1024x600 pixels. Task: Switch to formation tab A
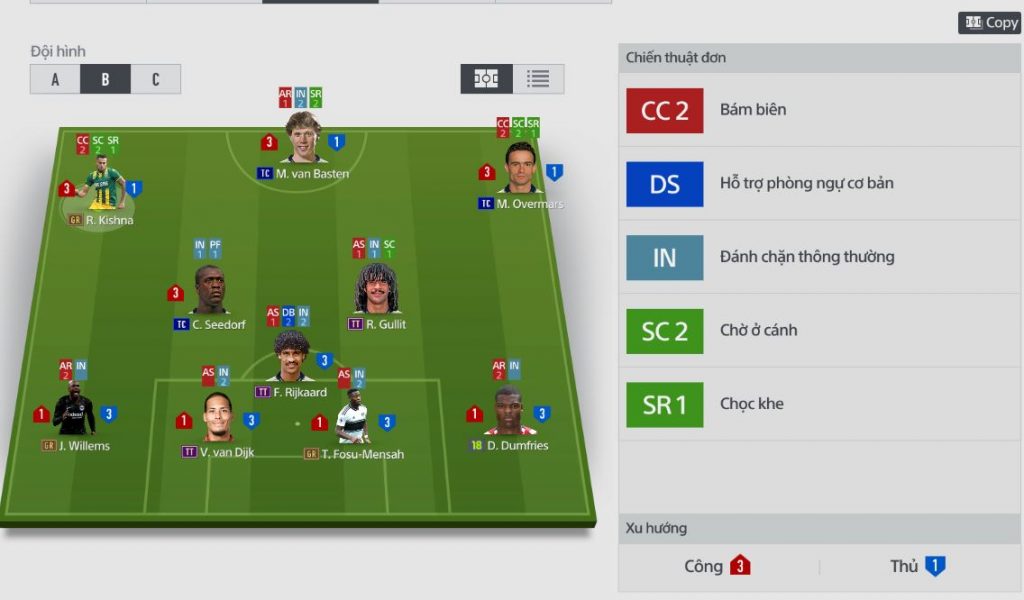pyautogui.click(x=55, y=79)
